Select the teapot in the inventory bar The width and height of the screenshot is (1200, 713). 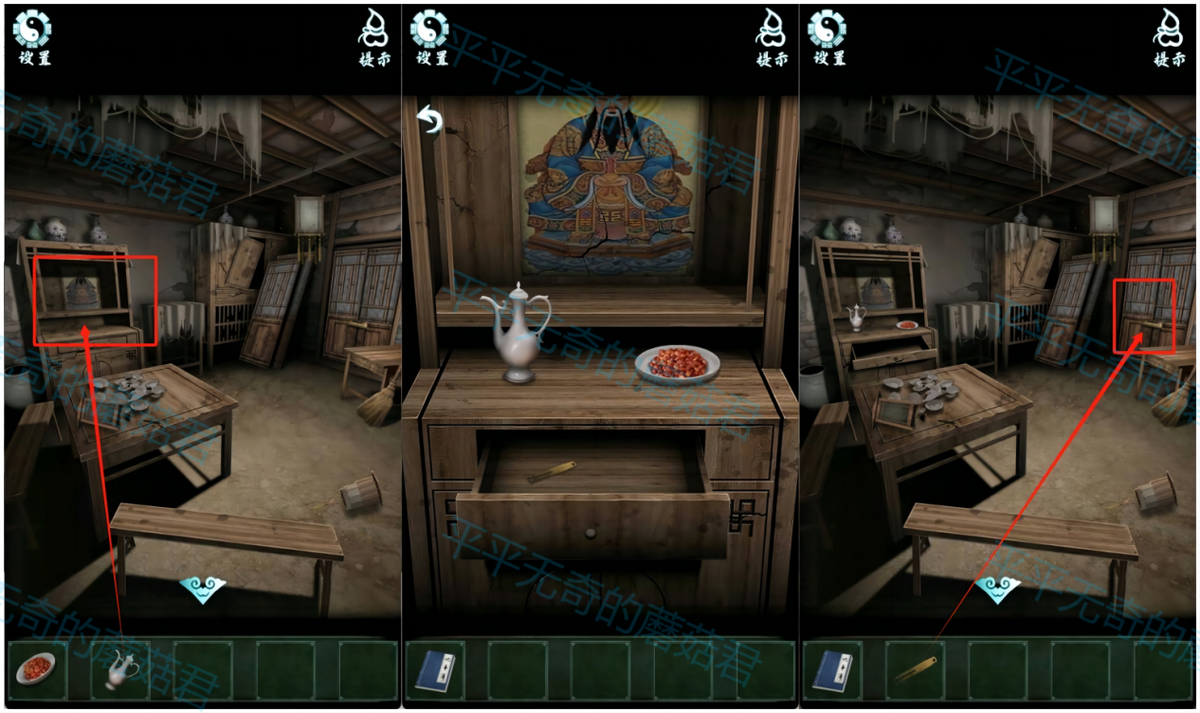pos(120,669)
